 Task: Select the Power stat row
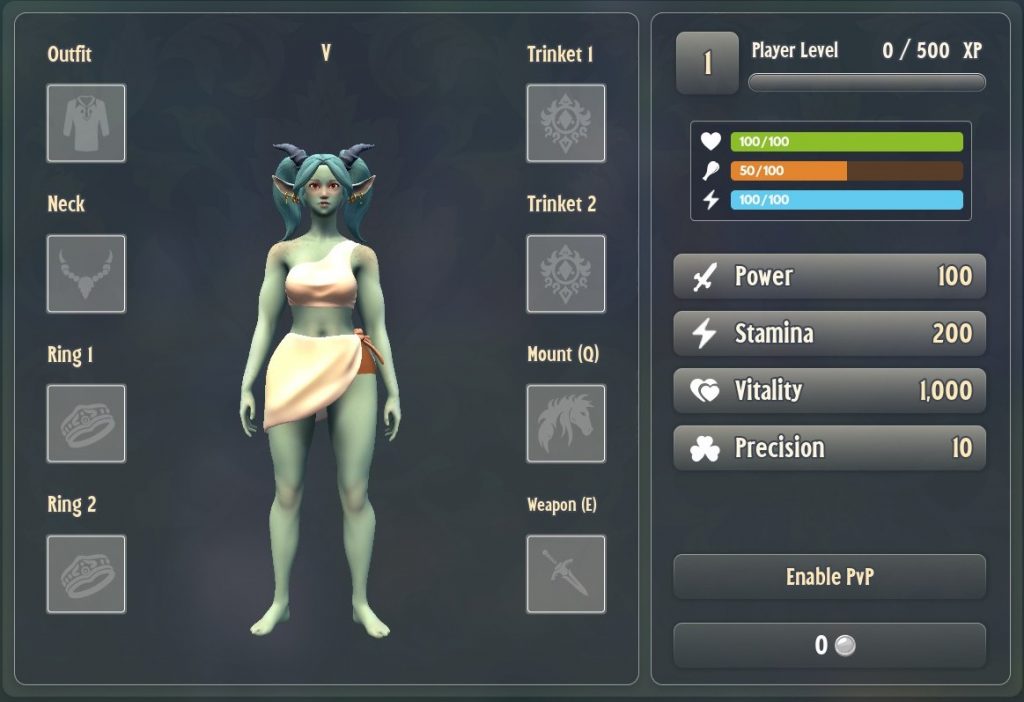[829, 276]
